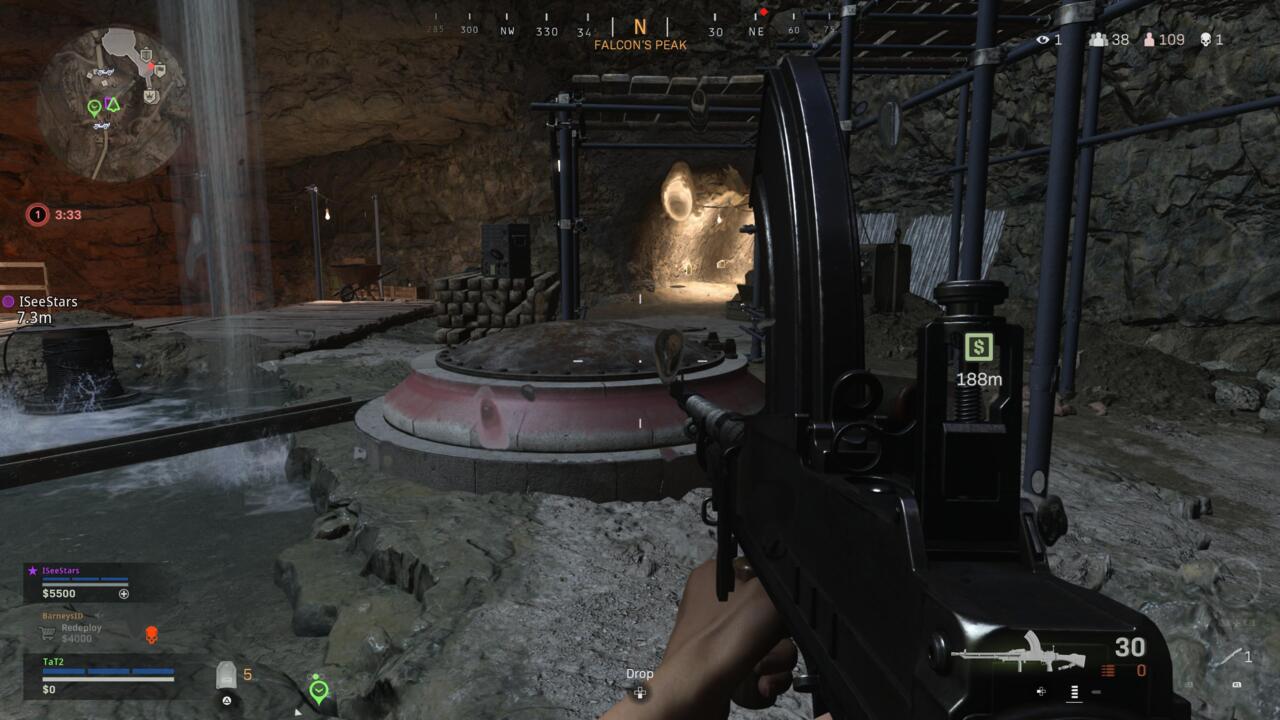Click the green dollar waypoint marker
The image size is (1280, 720).
coord(978,347)
